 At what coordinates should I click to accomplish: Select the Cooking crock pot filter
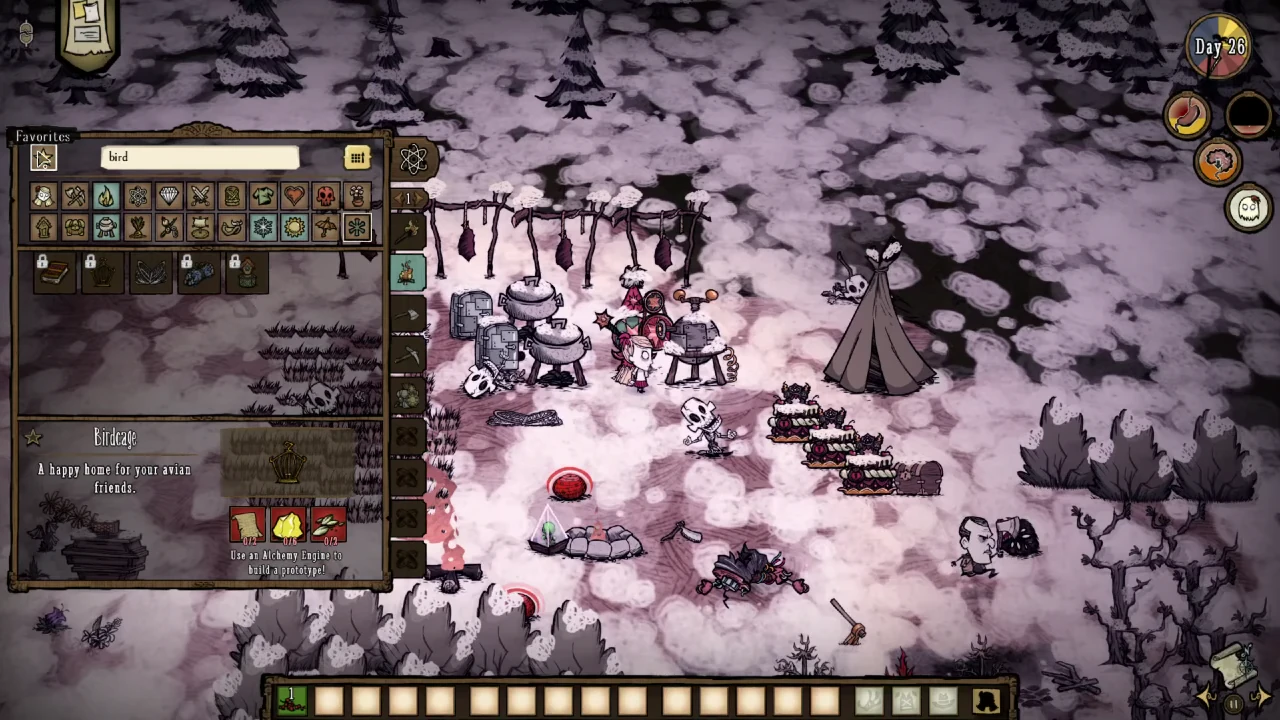(106, 228)
